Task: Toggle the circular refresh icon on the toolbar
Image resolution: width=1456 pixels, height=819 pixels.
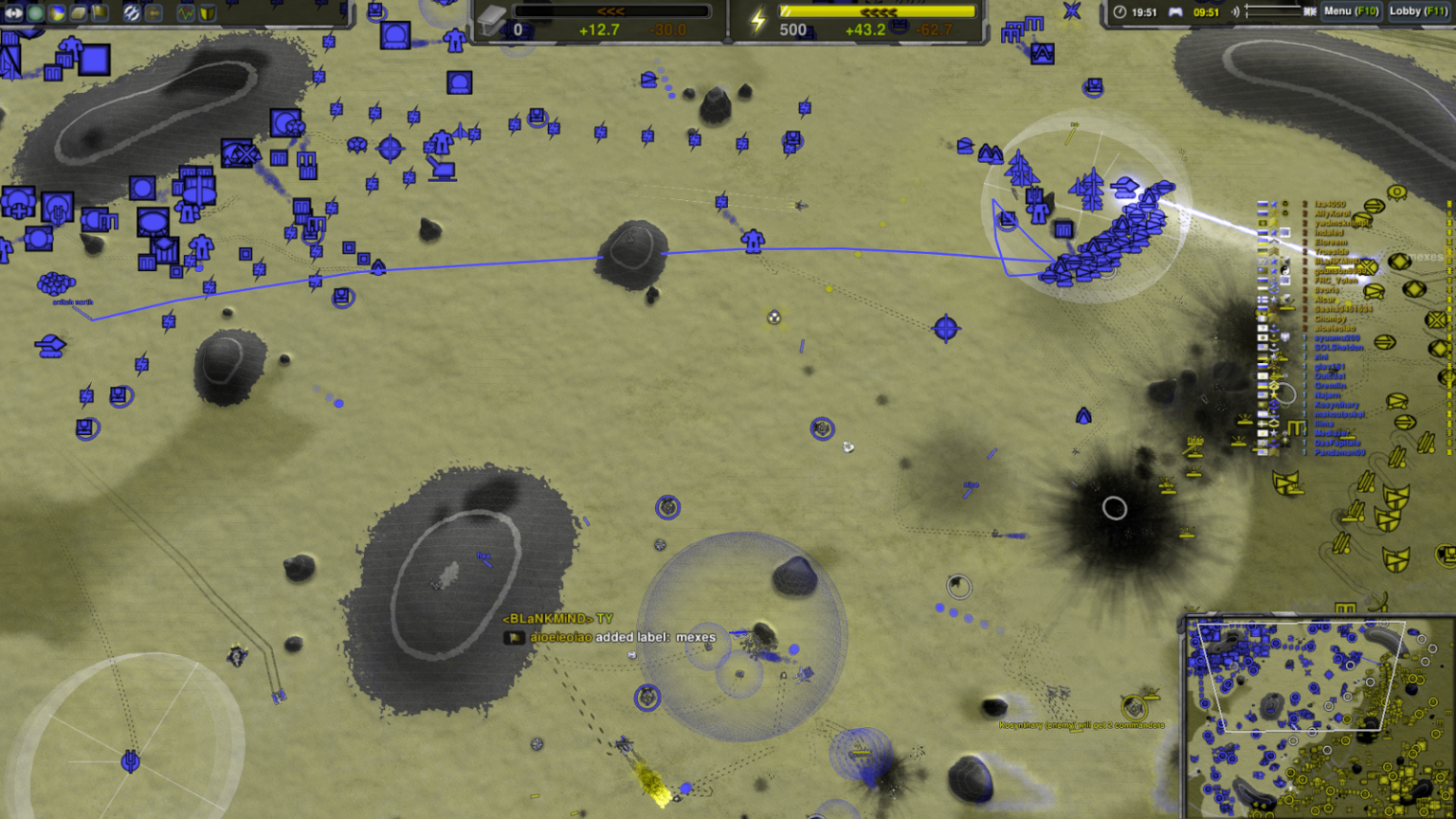Action: point(154,13)
